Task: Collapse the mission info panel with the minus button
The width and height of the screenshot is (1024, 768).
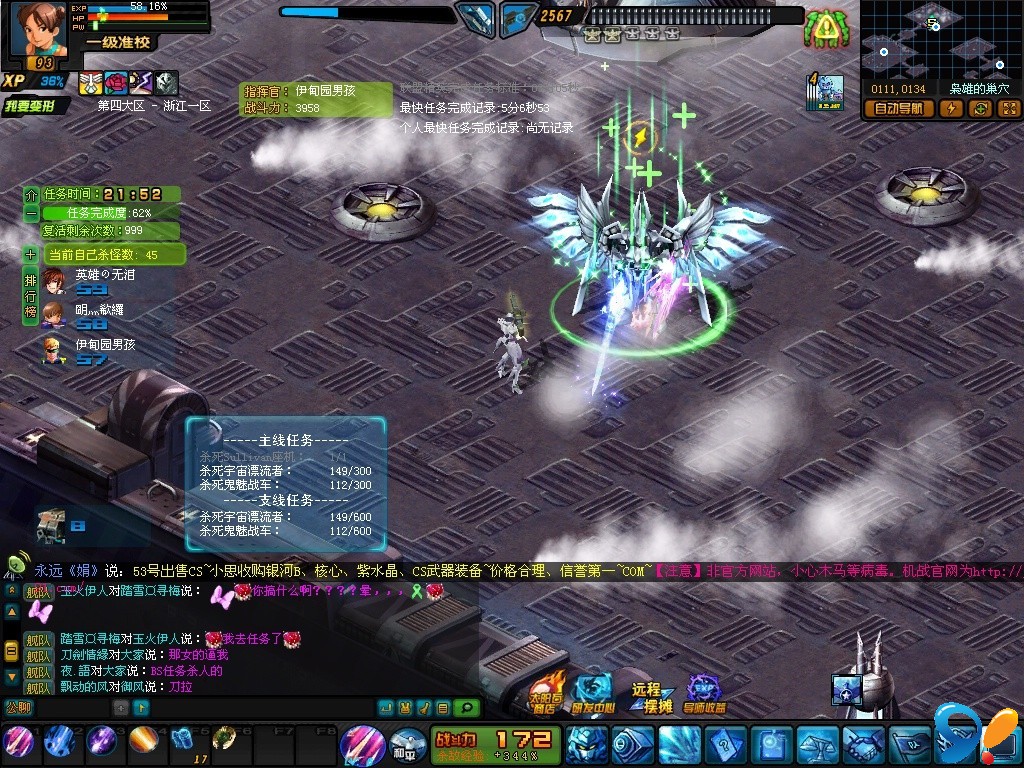Action: point(31,213)
